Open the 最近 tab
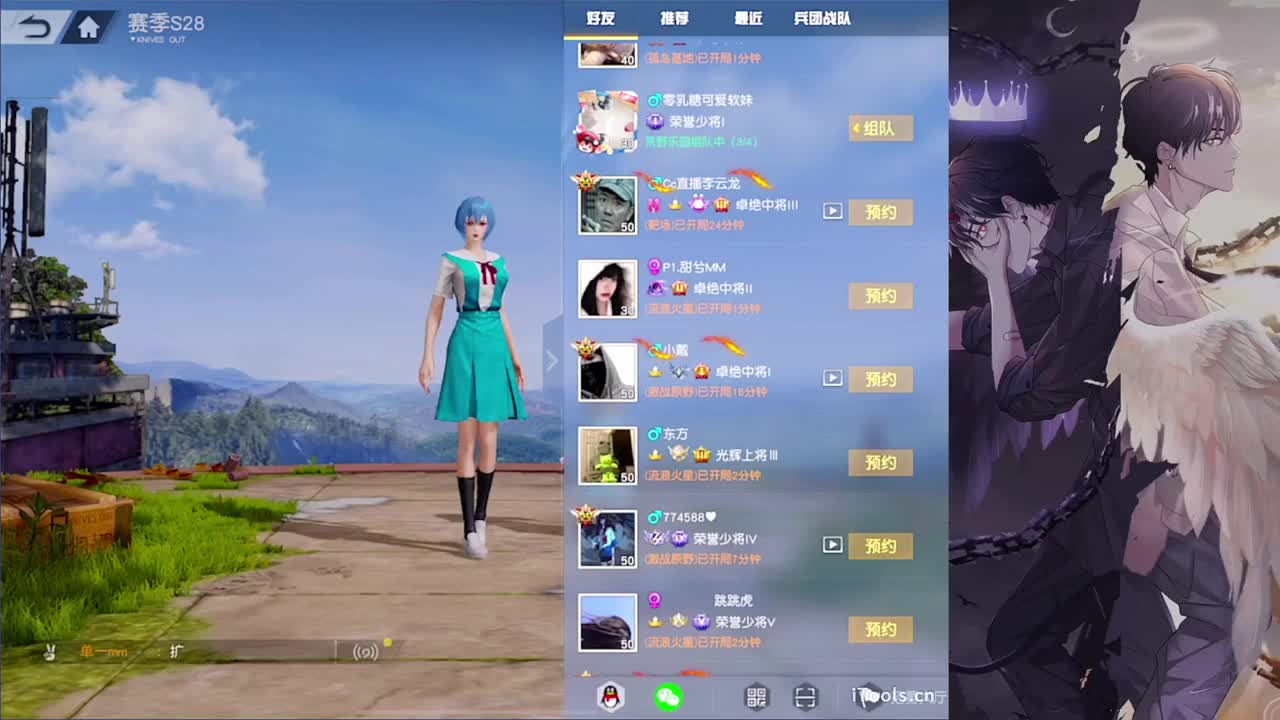The width and height of the screenshot is (1280, 720). click(748, 18)
